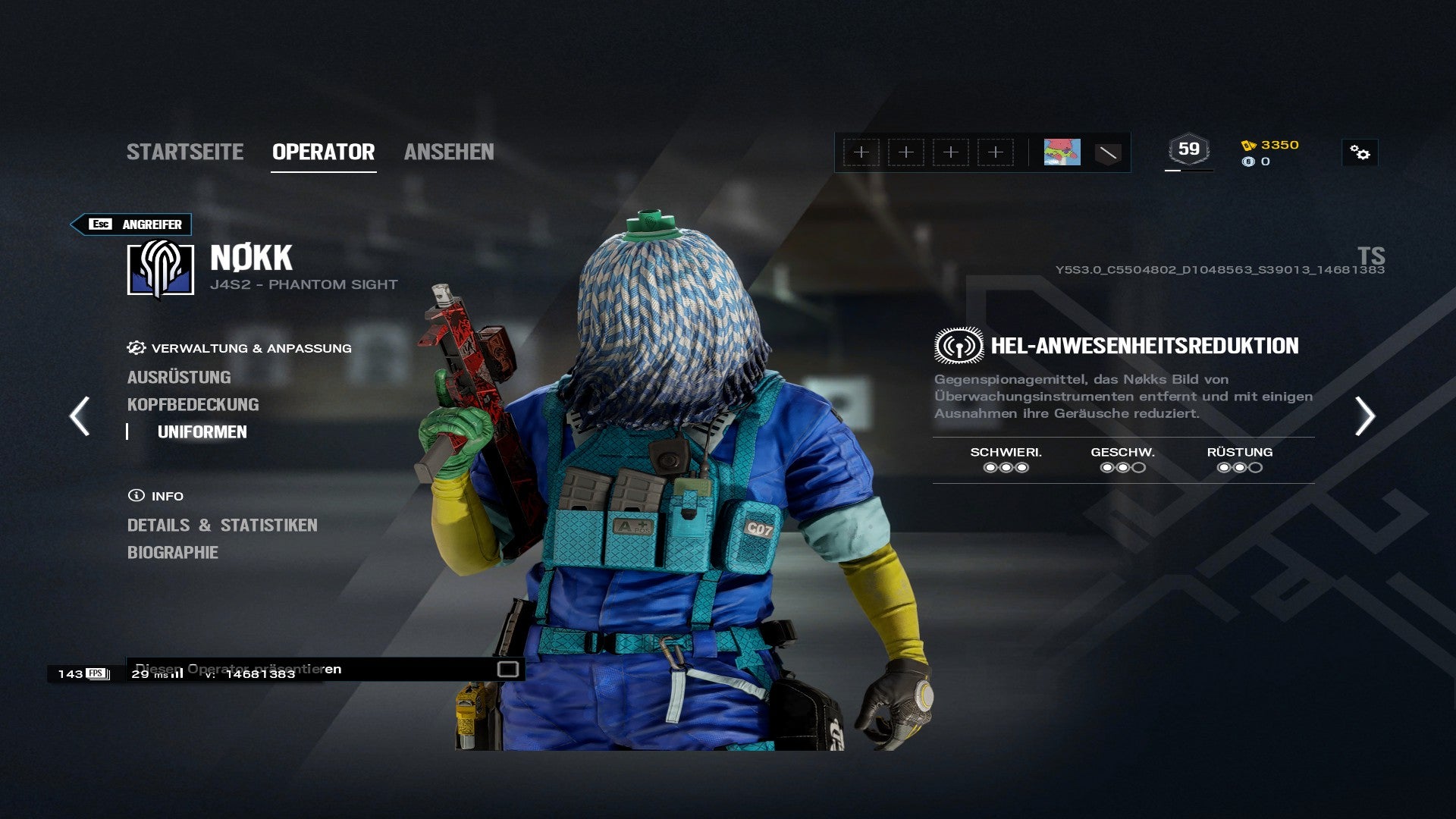1456x819 pixels.
Task: Toggle the present this operator checkbox
Action: [x=507, y=669]
